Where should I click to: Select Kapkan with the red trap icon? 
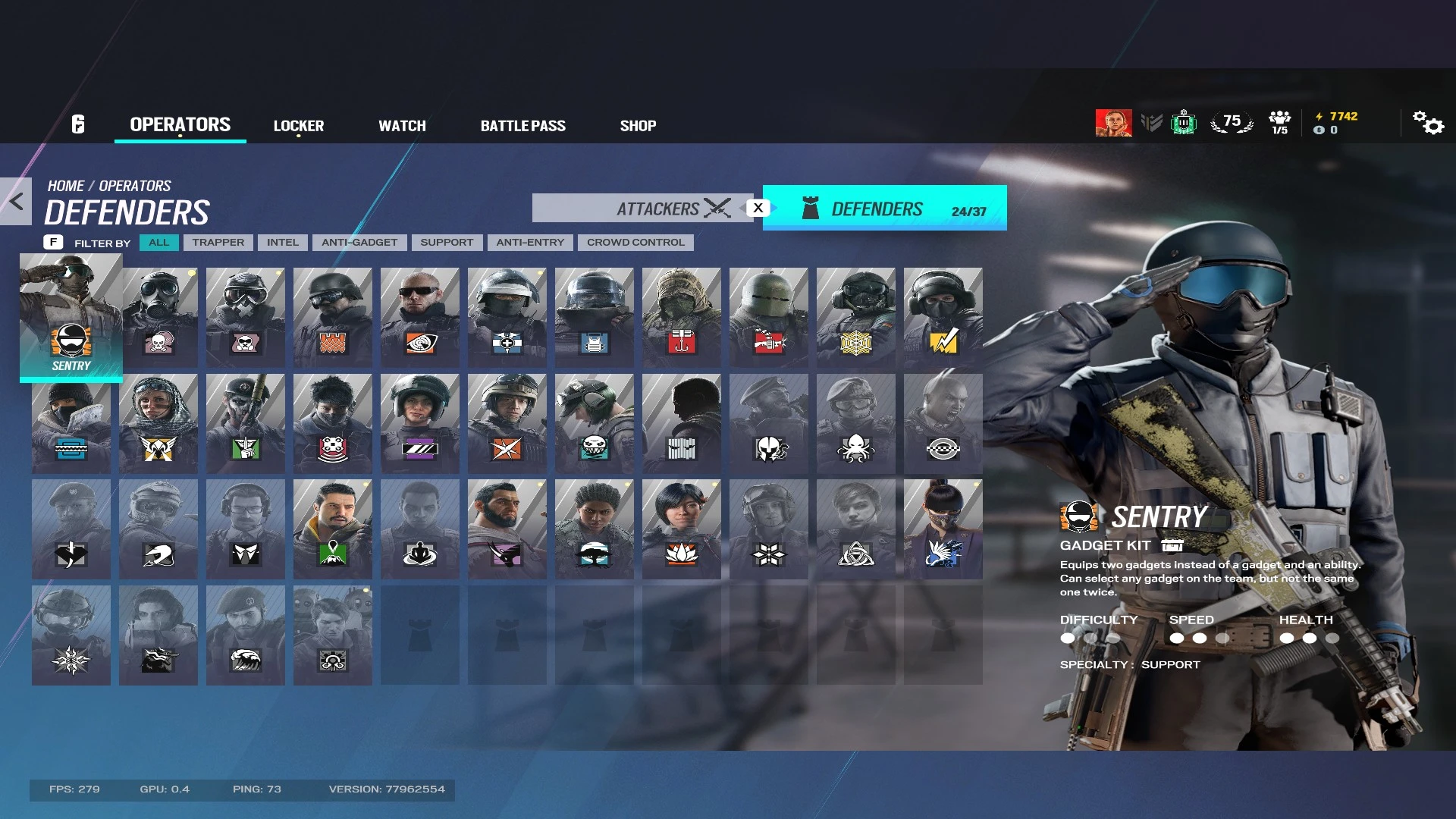pos(681,316)
